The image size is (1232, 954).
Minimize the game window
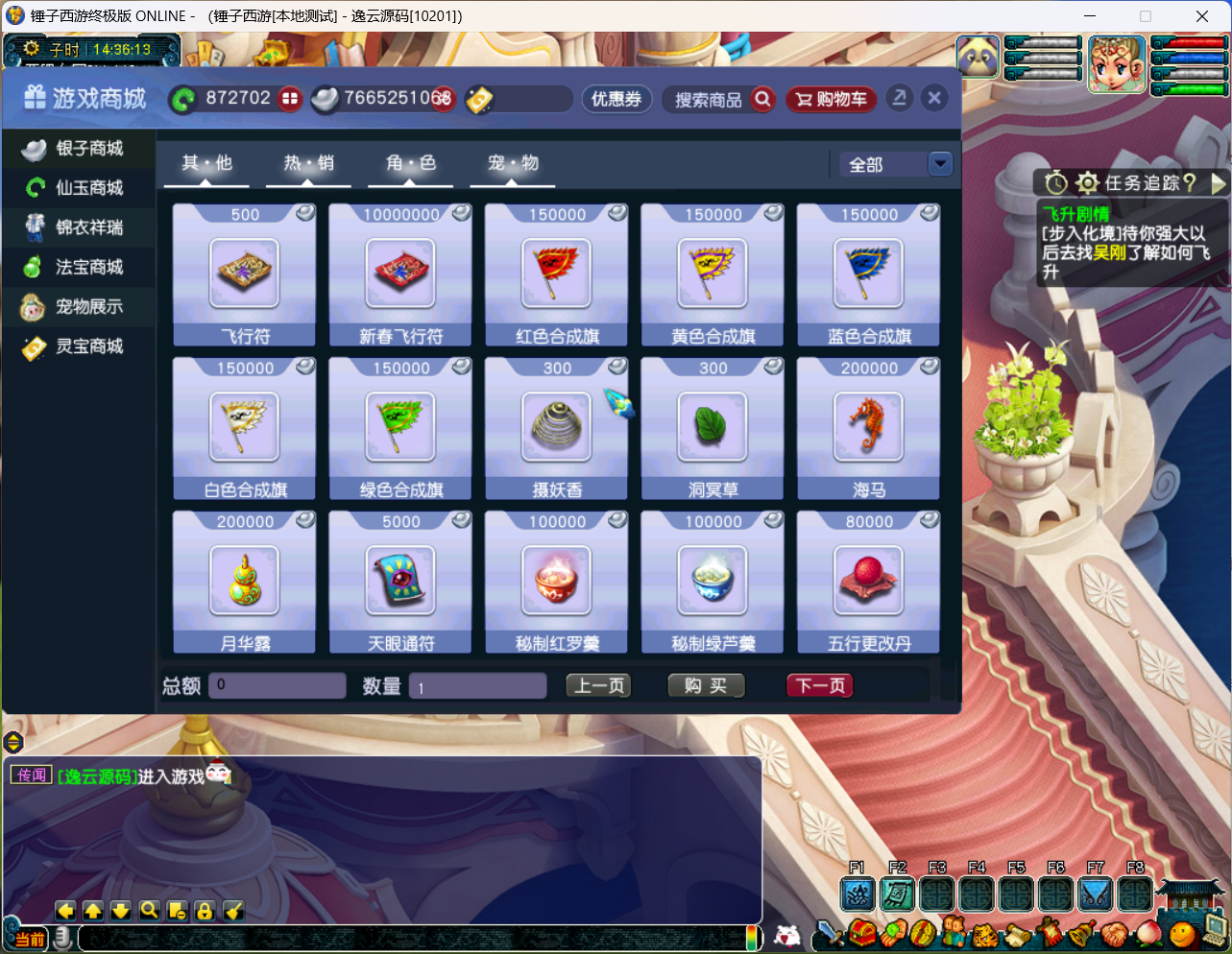click(x=1090, y=16)
